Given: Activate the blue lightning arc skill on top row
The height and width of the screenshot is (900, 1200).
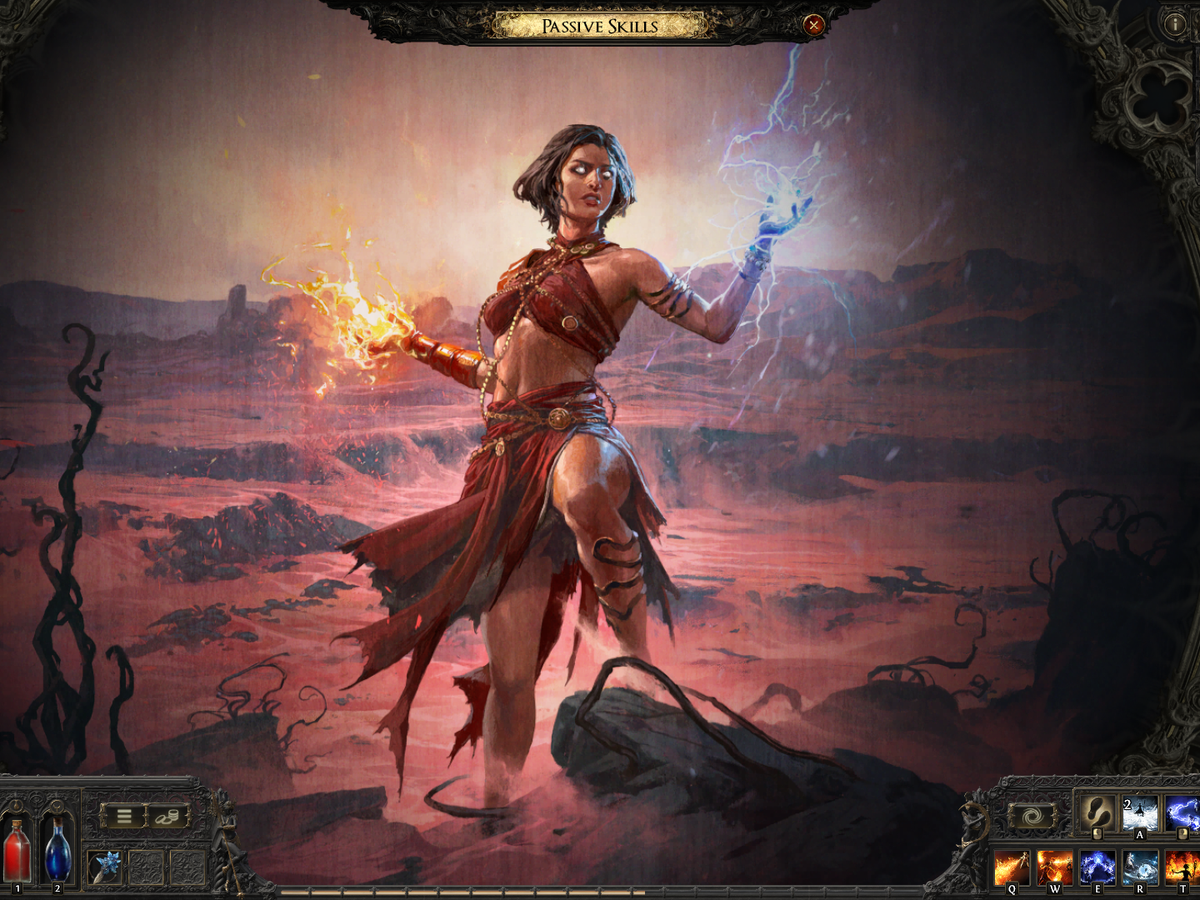Looking at the screenshot, I should 1183,813.
